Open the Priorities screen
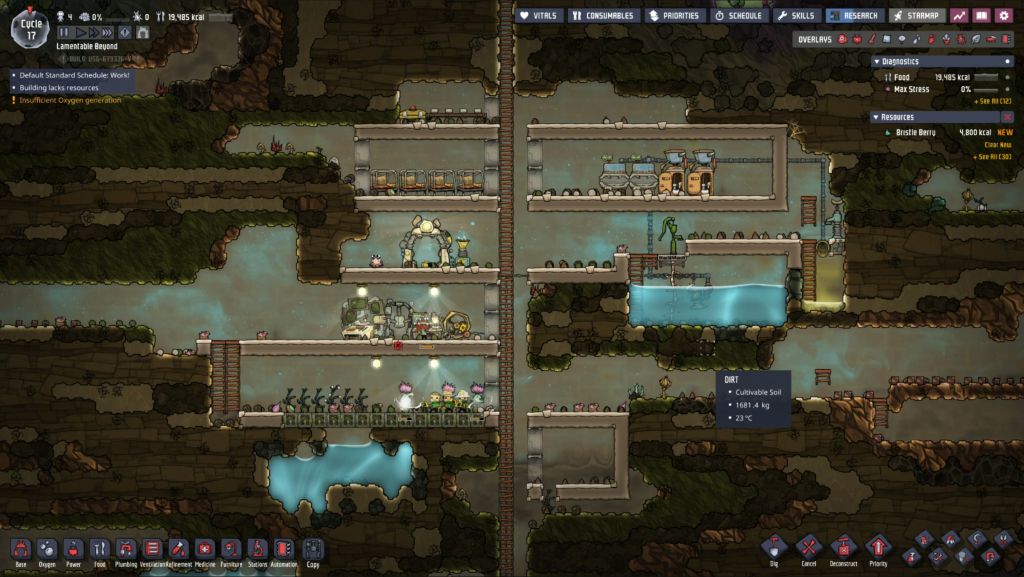 pos(673,15)
